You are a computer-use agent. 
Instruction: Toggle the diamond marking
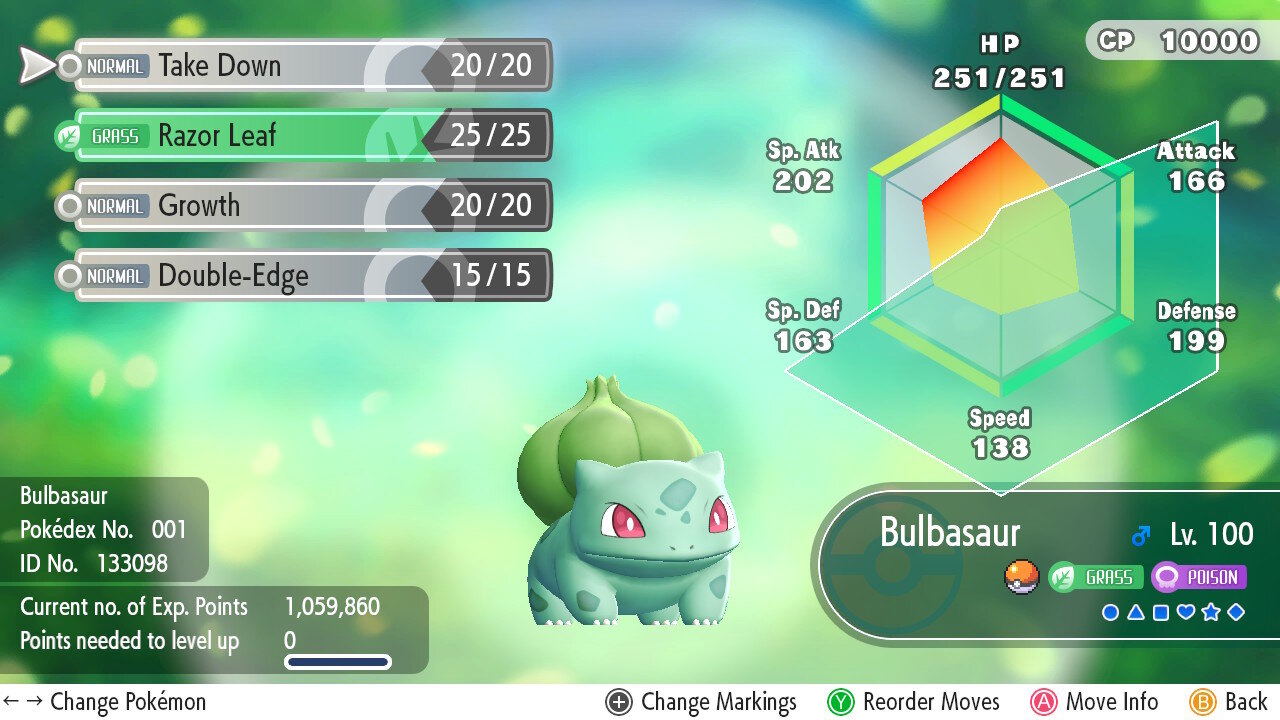(1236, 612)
